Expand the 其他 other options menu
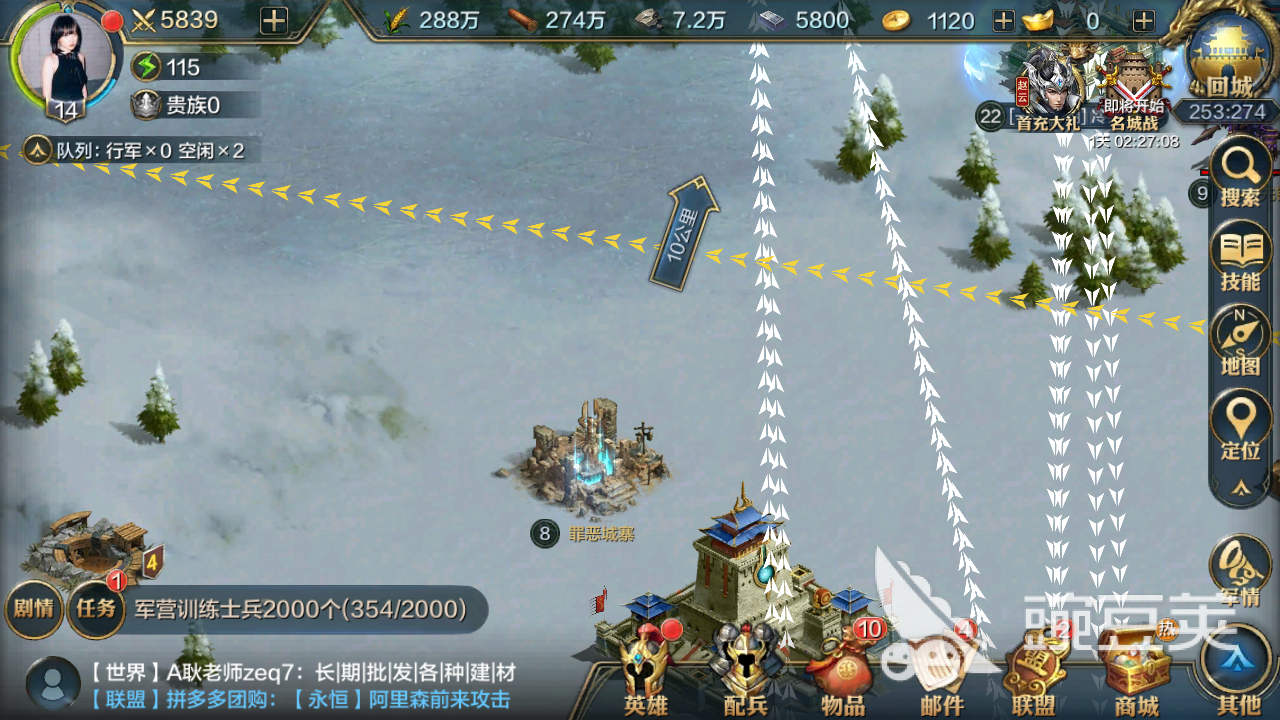This screenshot has height=720, width=1280. coord(1240,672)
